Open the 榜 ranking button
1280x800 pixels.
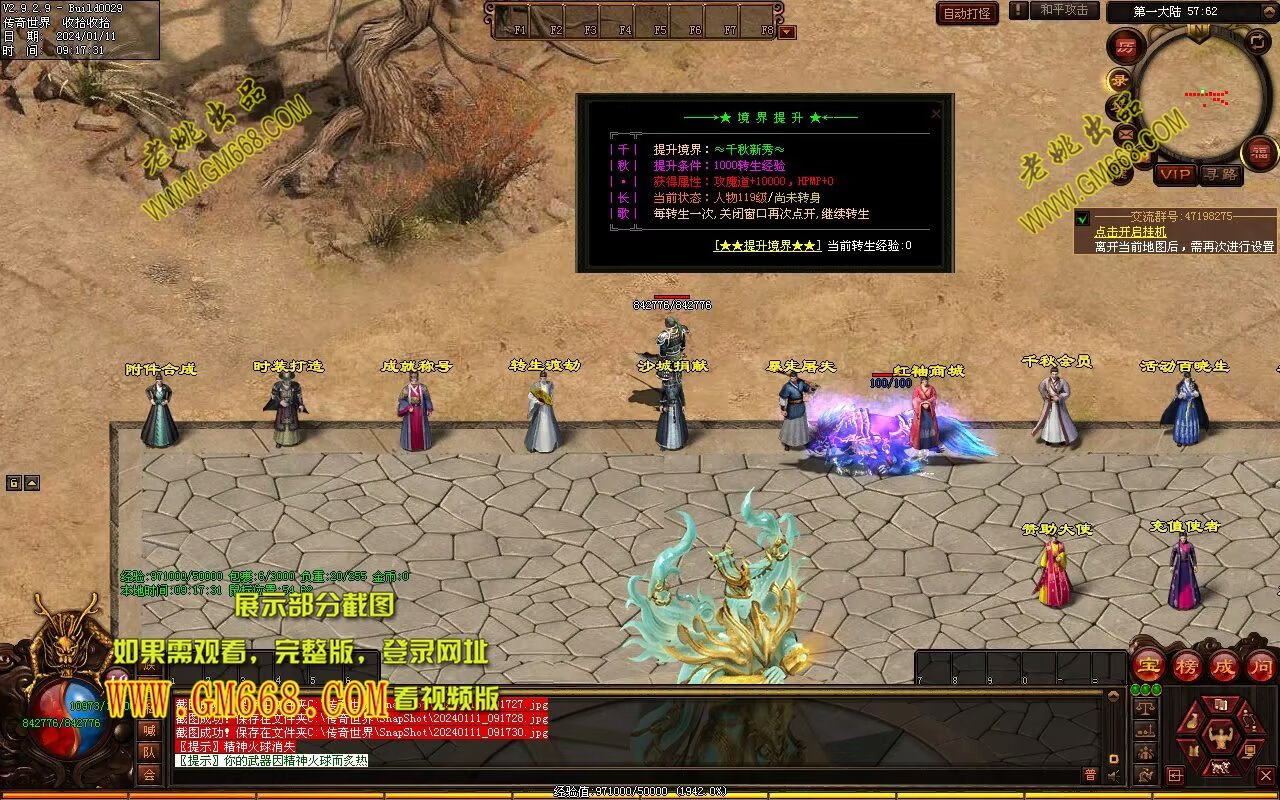click(1186, 666)
